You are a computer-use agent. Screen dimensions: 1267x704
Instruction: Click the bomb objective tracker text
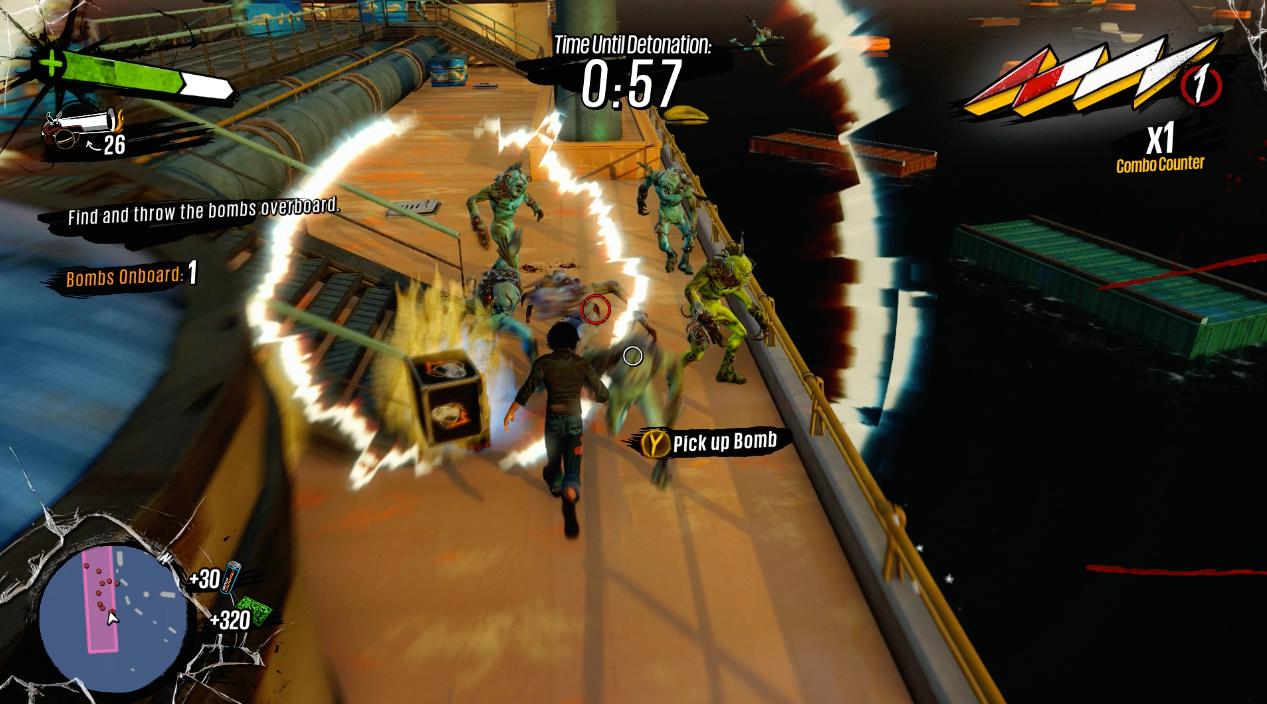pyautogui.click(x=130, y=276)
